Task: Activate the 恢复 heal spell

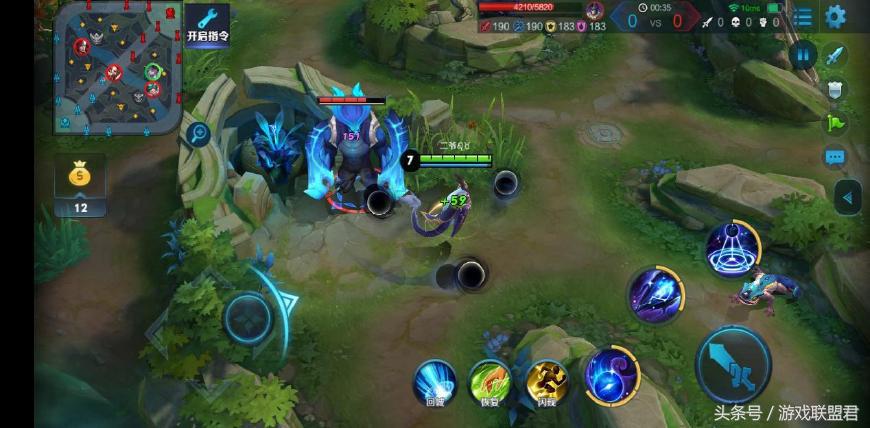Action: pyautogui.click(x=490, y=380)
